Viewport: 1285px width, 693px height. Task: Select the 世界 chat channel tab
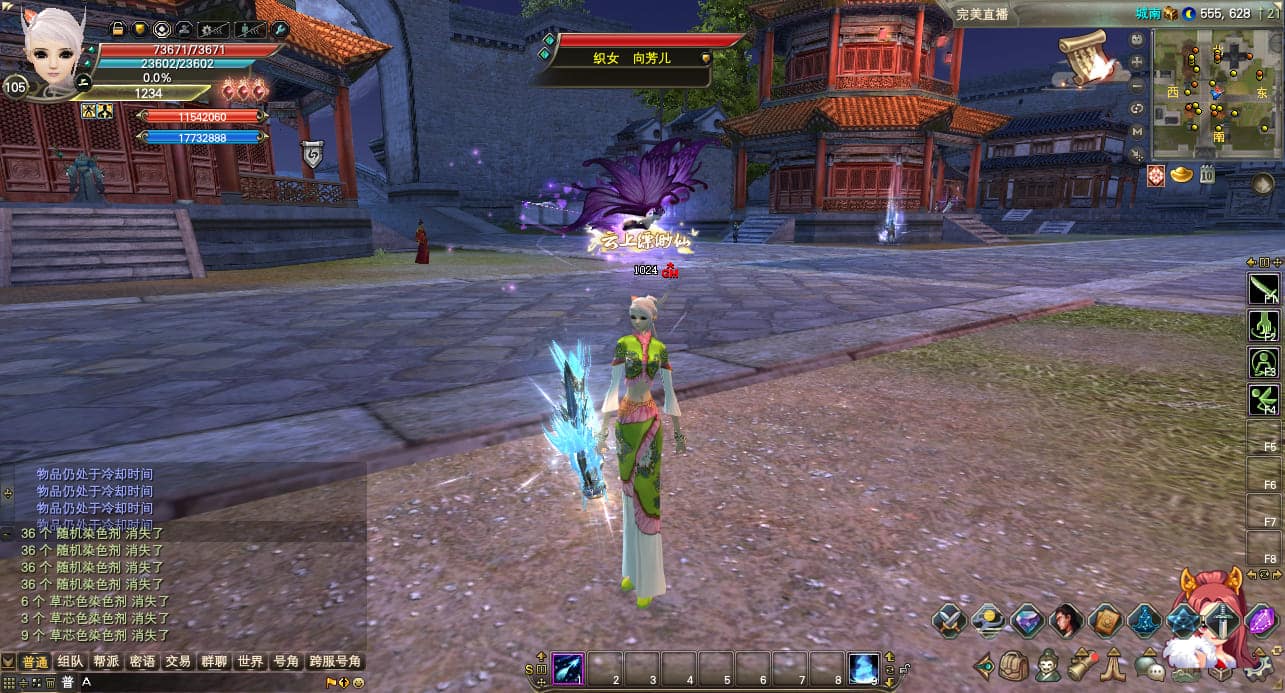coord(250,662)
